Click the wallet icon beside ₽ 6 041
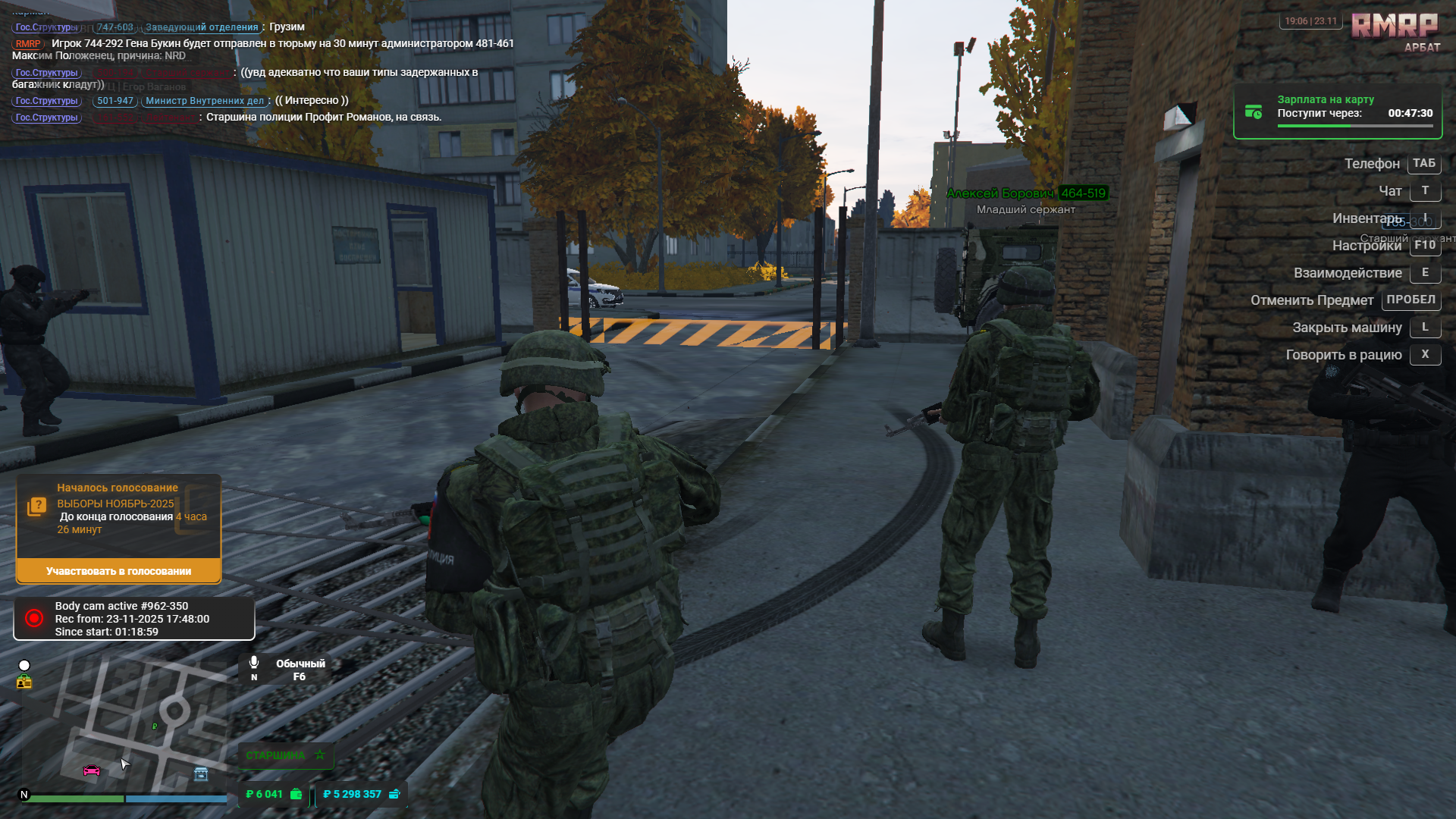 coord(295,794)
